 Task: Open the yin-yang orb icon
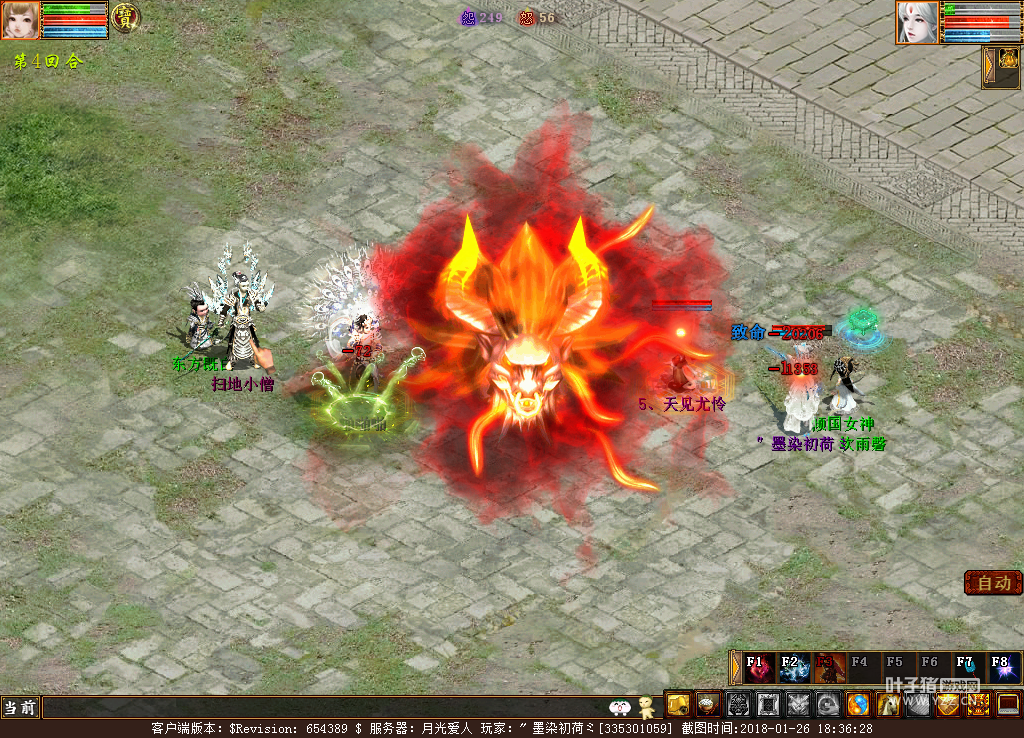coord(858,704)
